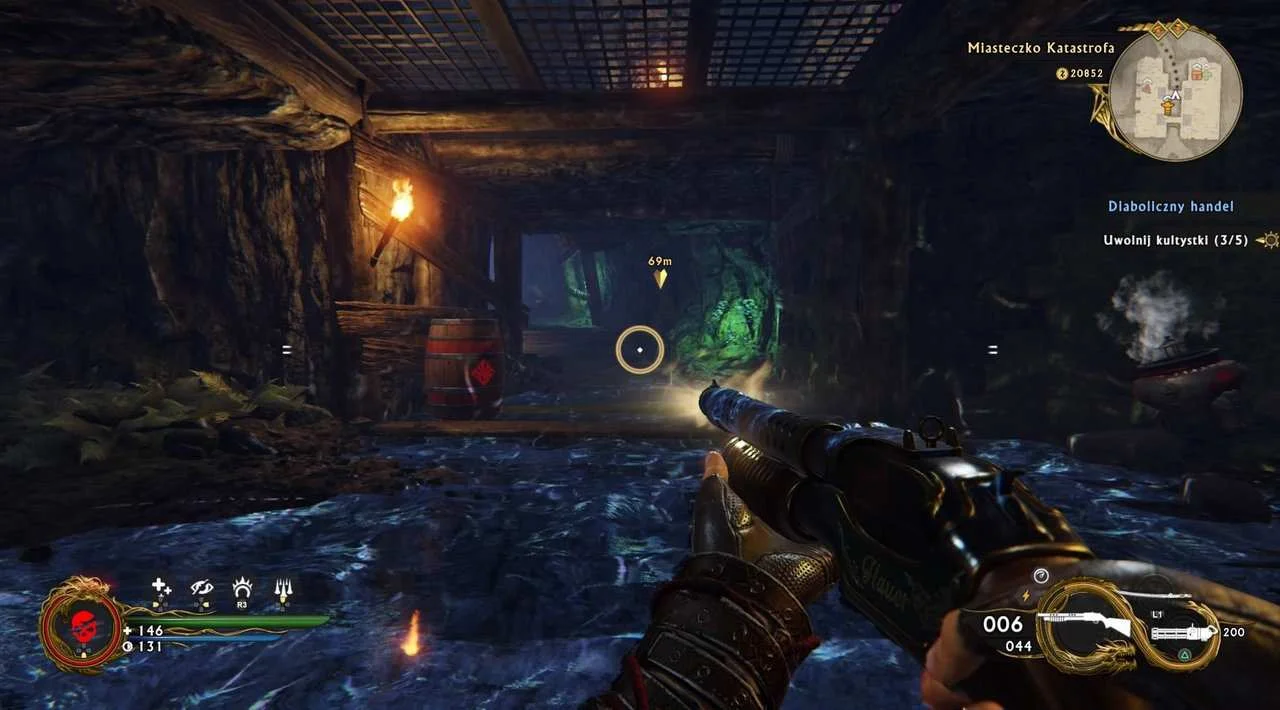The image size is (1280, 710).
Task: Click the Uwolnij kultystki objective tracker
Action: (x=1175, y=240)
